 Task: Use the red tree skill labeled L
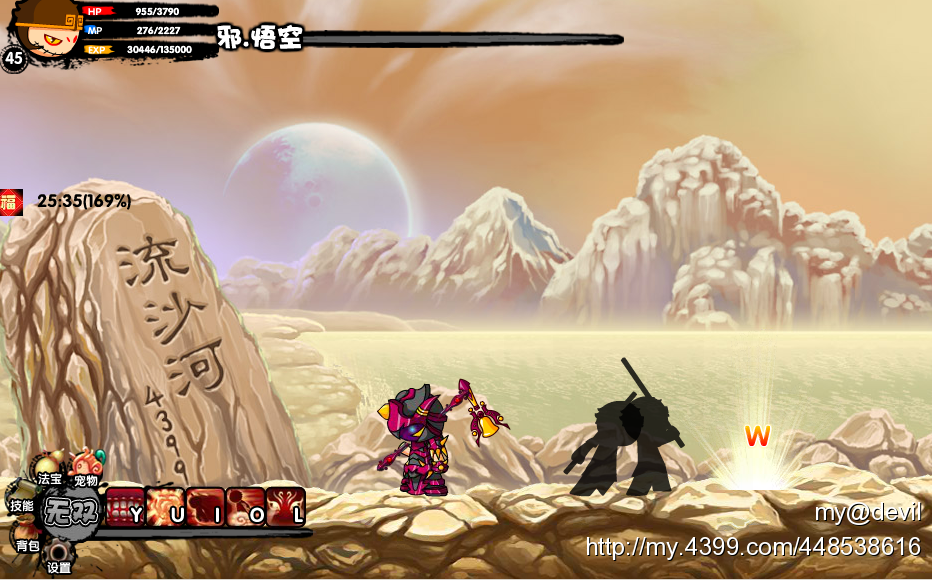click(x=285, y=508)
